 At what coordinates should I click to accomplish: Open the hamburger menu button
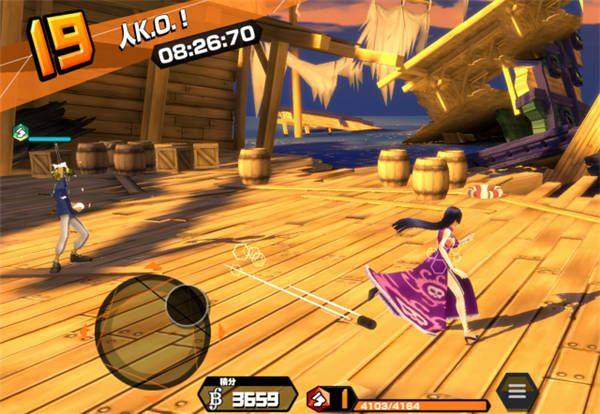coord(517,389)
